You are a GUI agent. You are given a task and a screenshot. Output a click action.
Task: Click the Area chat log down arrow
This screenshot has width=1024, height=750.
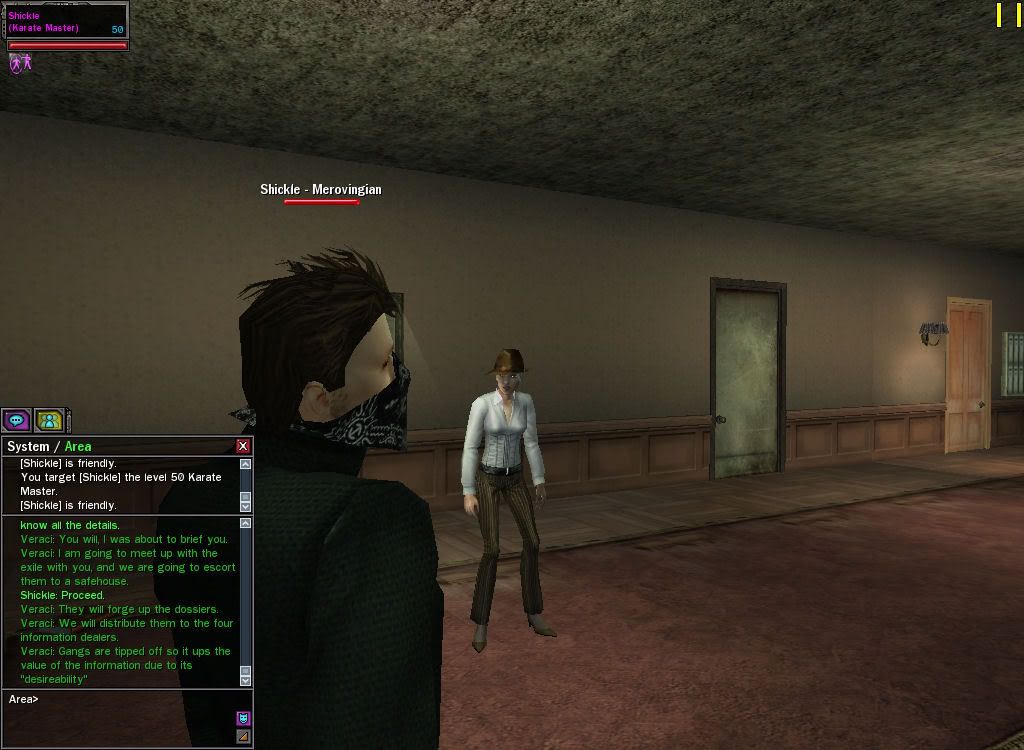[x=245, y=680]
